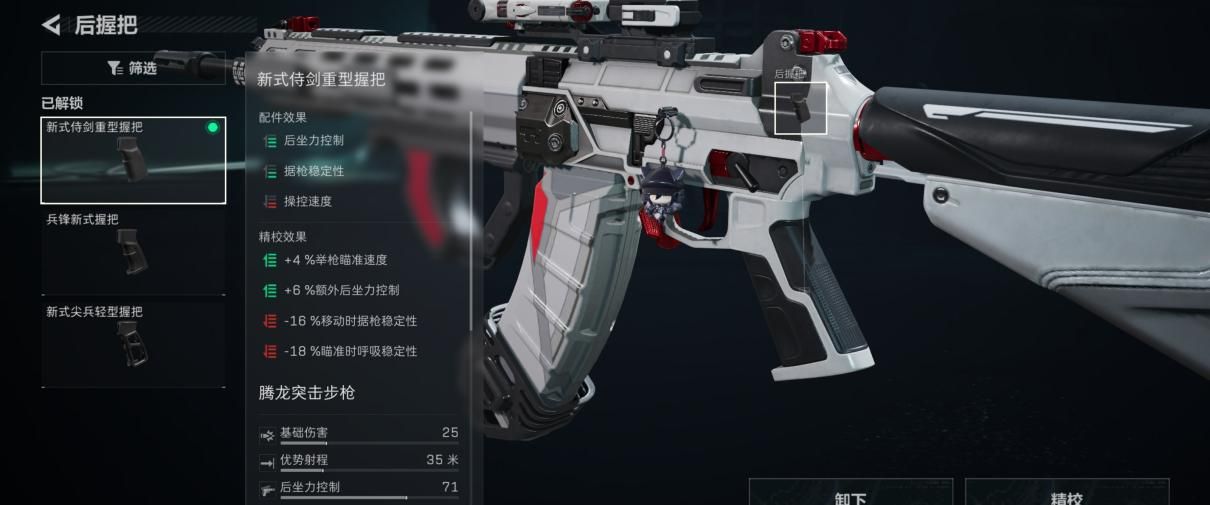Select the 后握把 attachment slot marker on gun

tap(801, 108)
